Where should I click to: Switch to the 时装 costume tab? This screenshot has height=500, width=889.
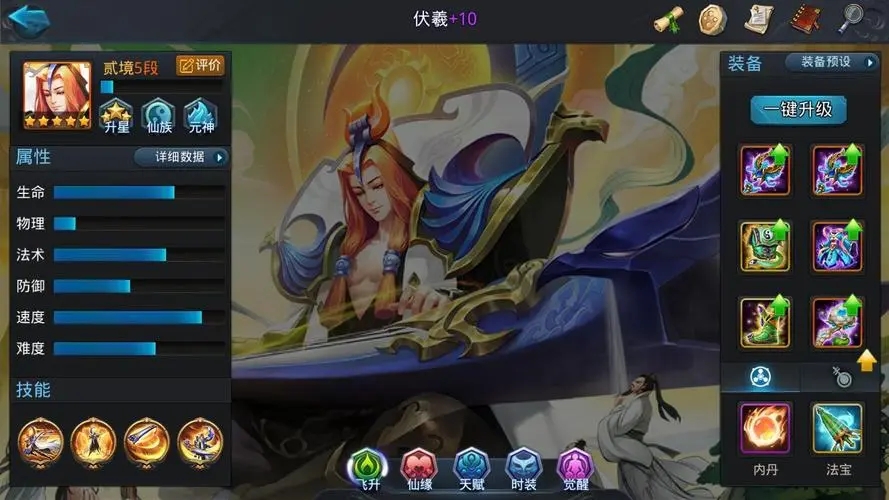[x=523, y=467]
